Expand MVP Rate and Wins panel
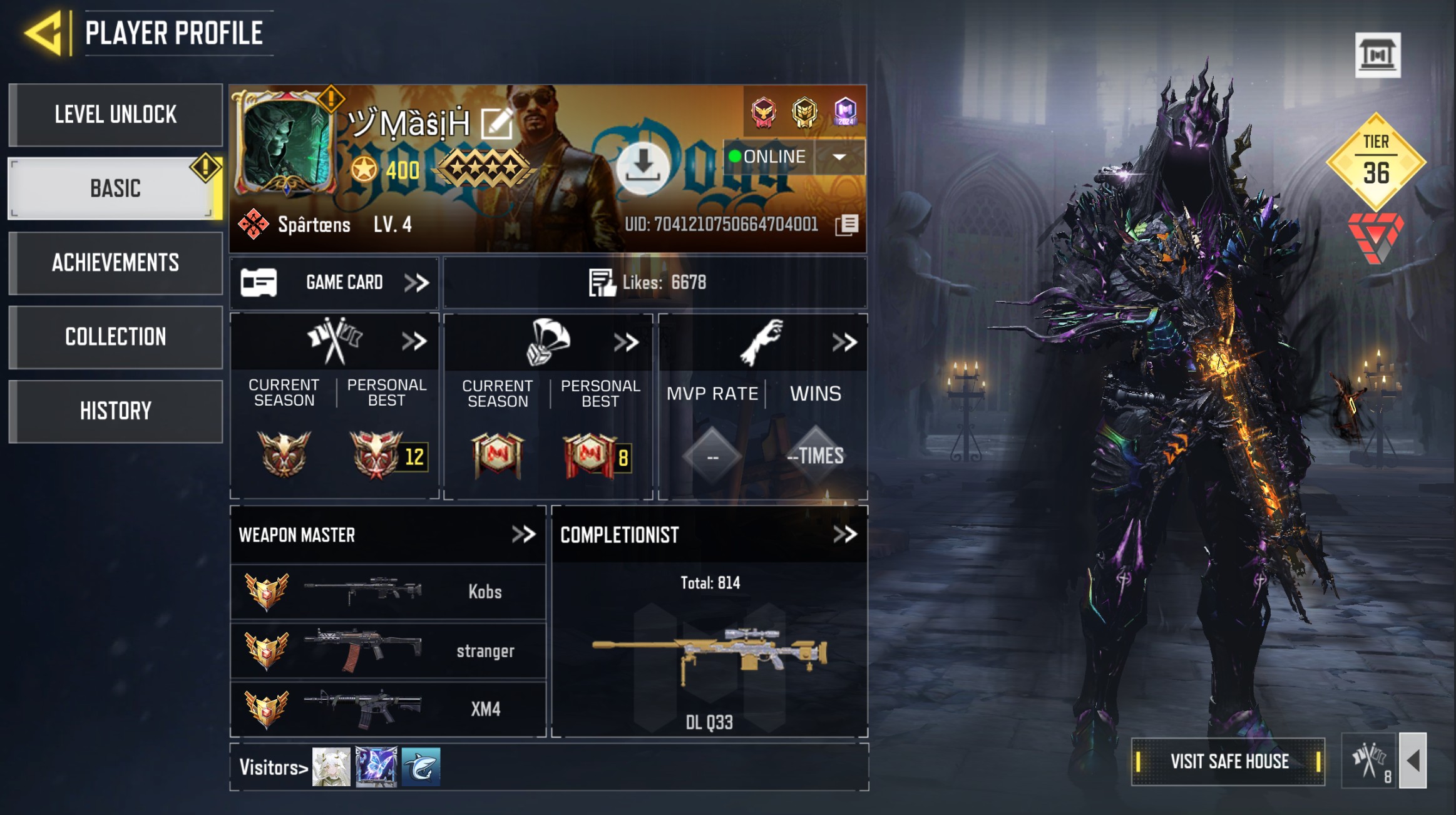The height and width of the screenshot is (815, 1456). point(844,342)
